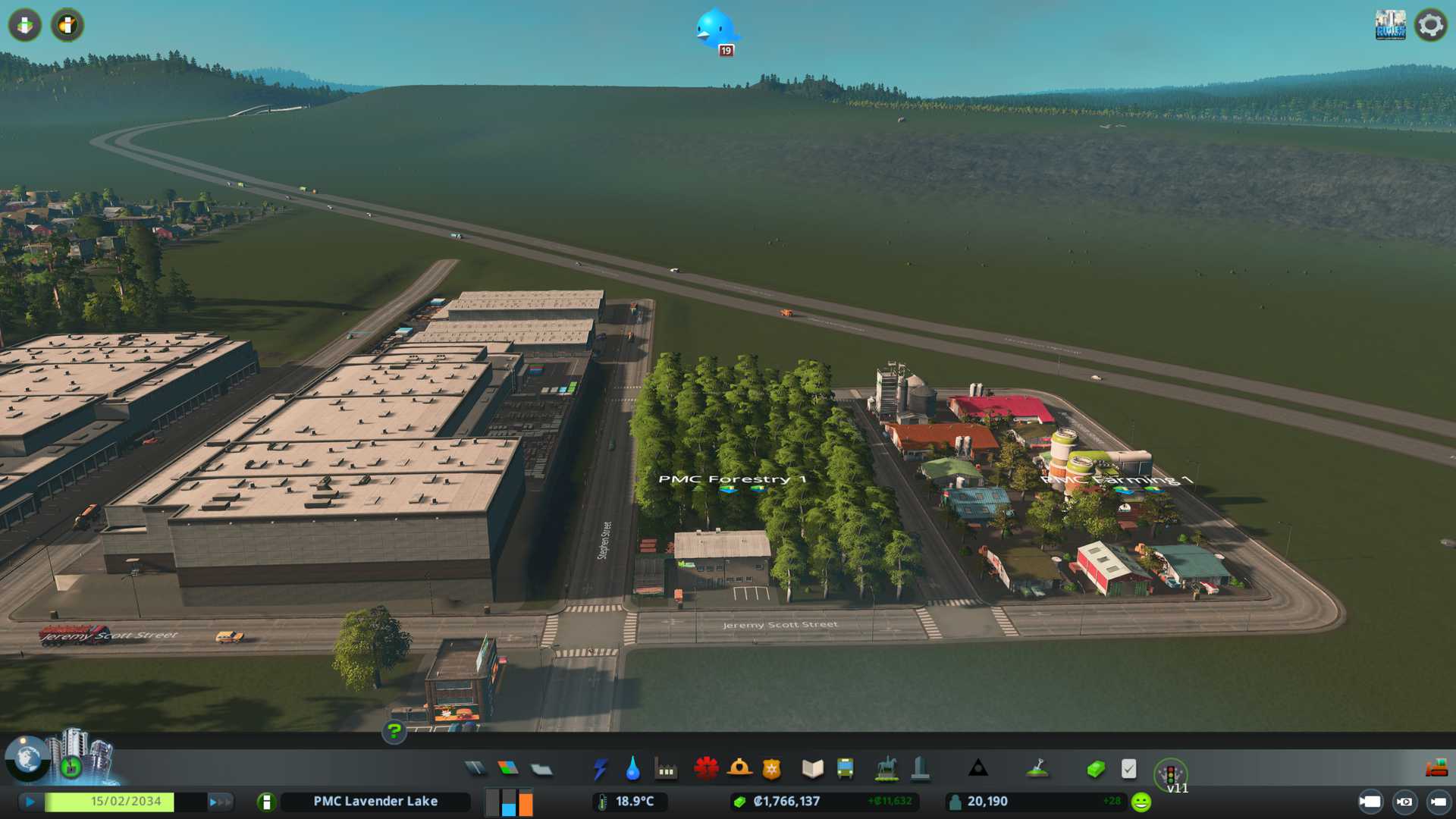Open the Fire Department helmet menu

click(739, 769)
